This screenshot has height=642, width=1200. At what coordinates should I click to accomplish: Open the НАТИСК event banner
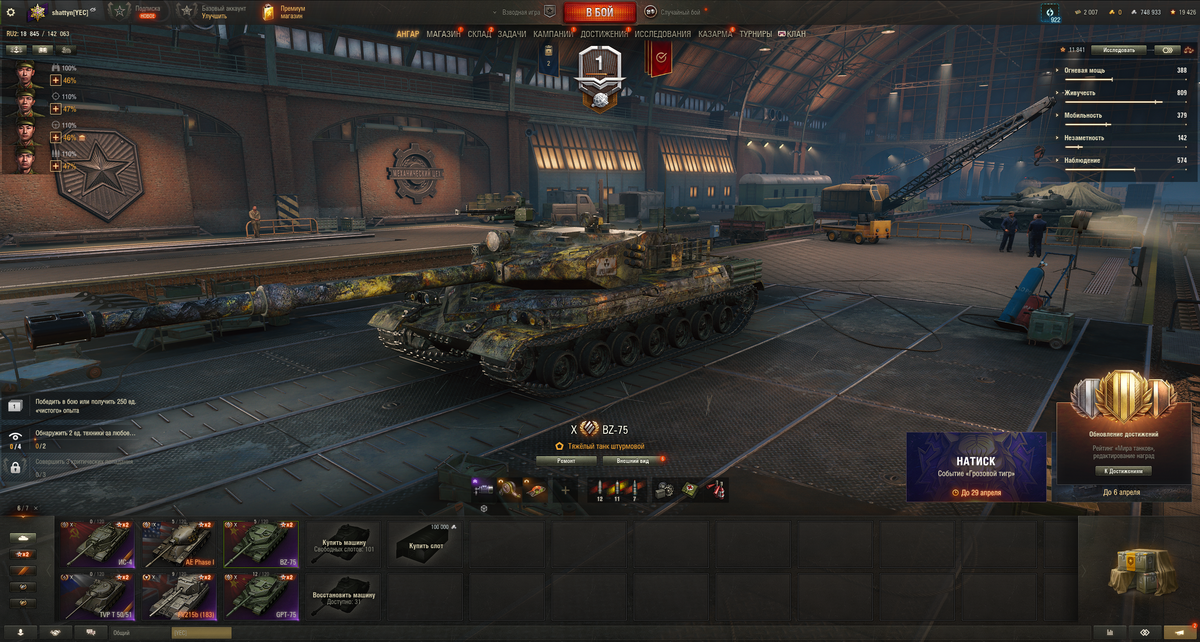[x=976, y=466]
